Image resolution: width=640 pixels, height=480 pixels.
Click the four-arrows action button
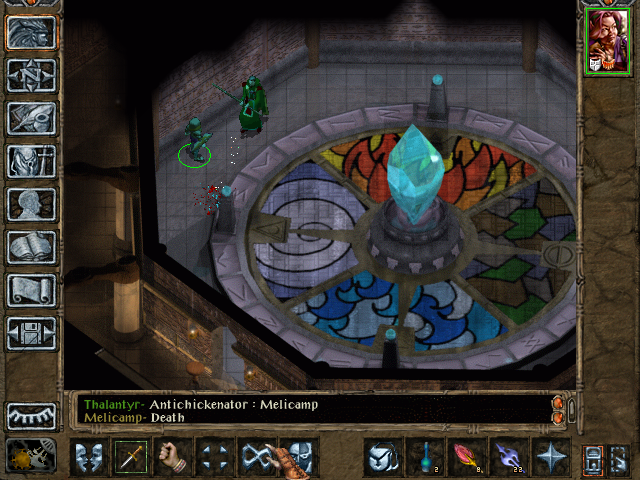click(214, 457)
